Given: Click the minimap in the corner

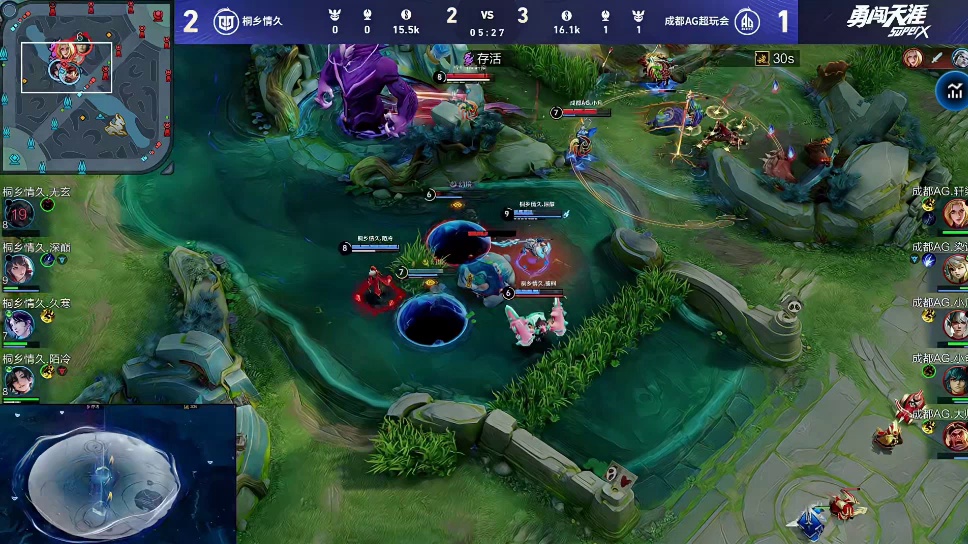Looking at the screenshot, I should pyautogui.click(x=85, y=86).
